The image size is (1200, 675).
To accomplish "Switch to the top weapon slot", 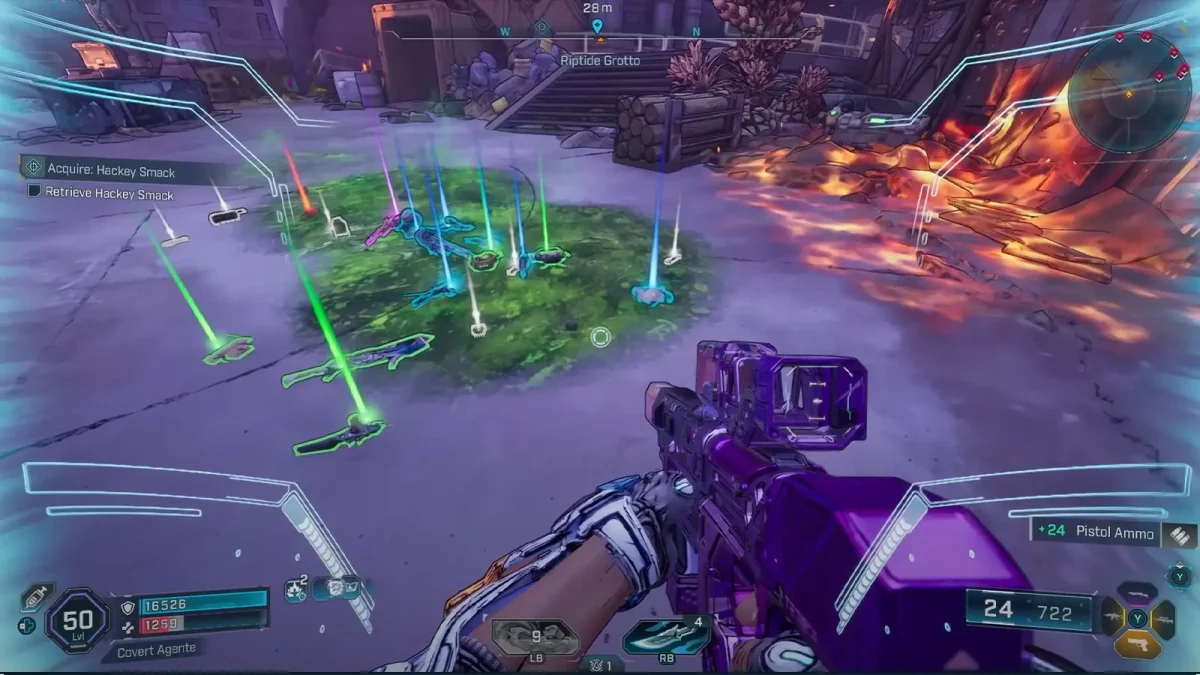I will [1137, 594].
